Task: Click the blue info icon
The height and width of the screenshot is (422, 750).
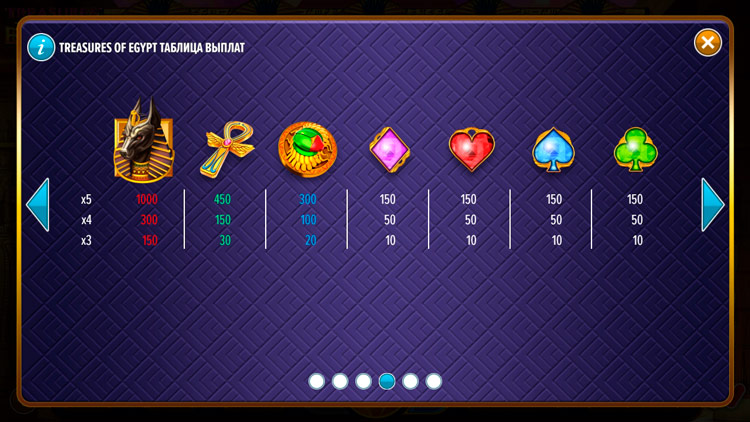Action: click(x=41, y=47)
